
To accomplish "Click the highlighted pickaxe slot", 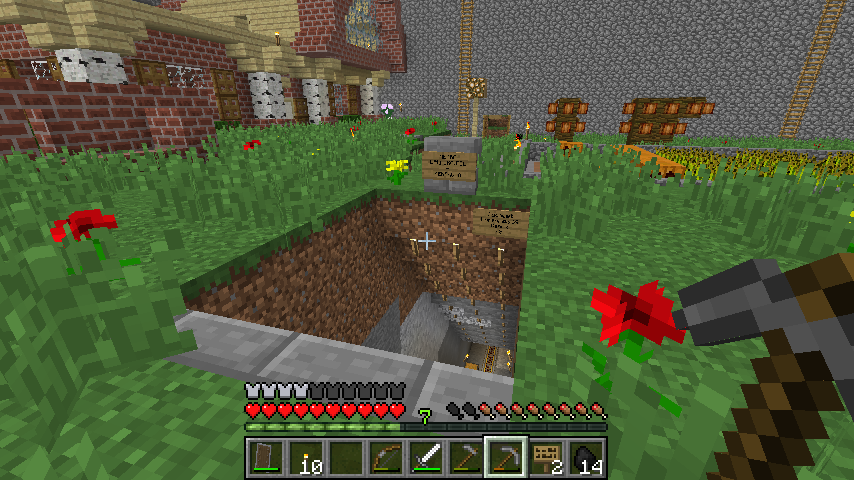I will tap(505, 458).
